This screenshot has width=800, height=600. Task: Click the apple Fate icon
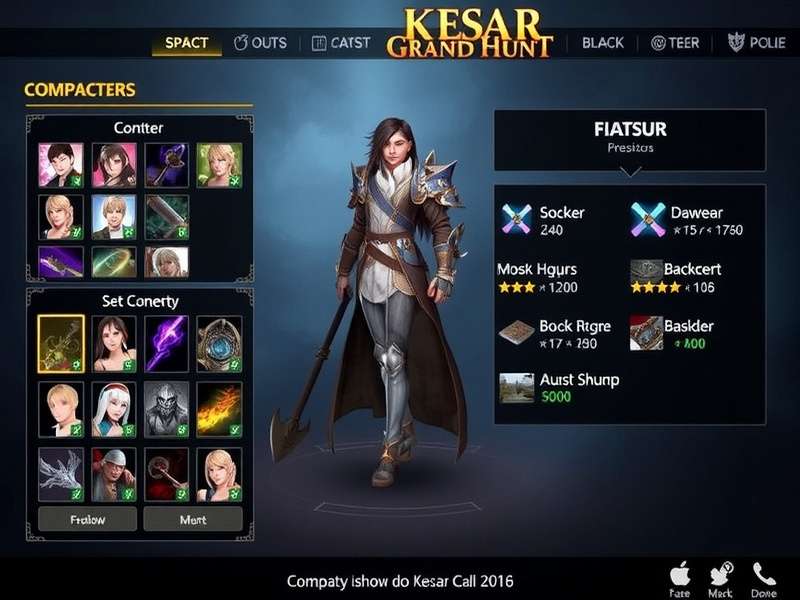point(679,579)
